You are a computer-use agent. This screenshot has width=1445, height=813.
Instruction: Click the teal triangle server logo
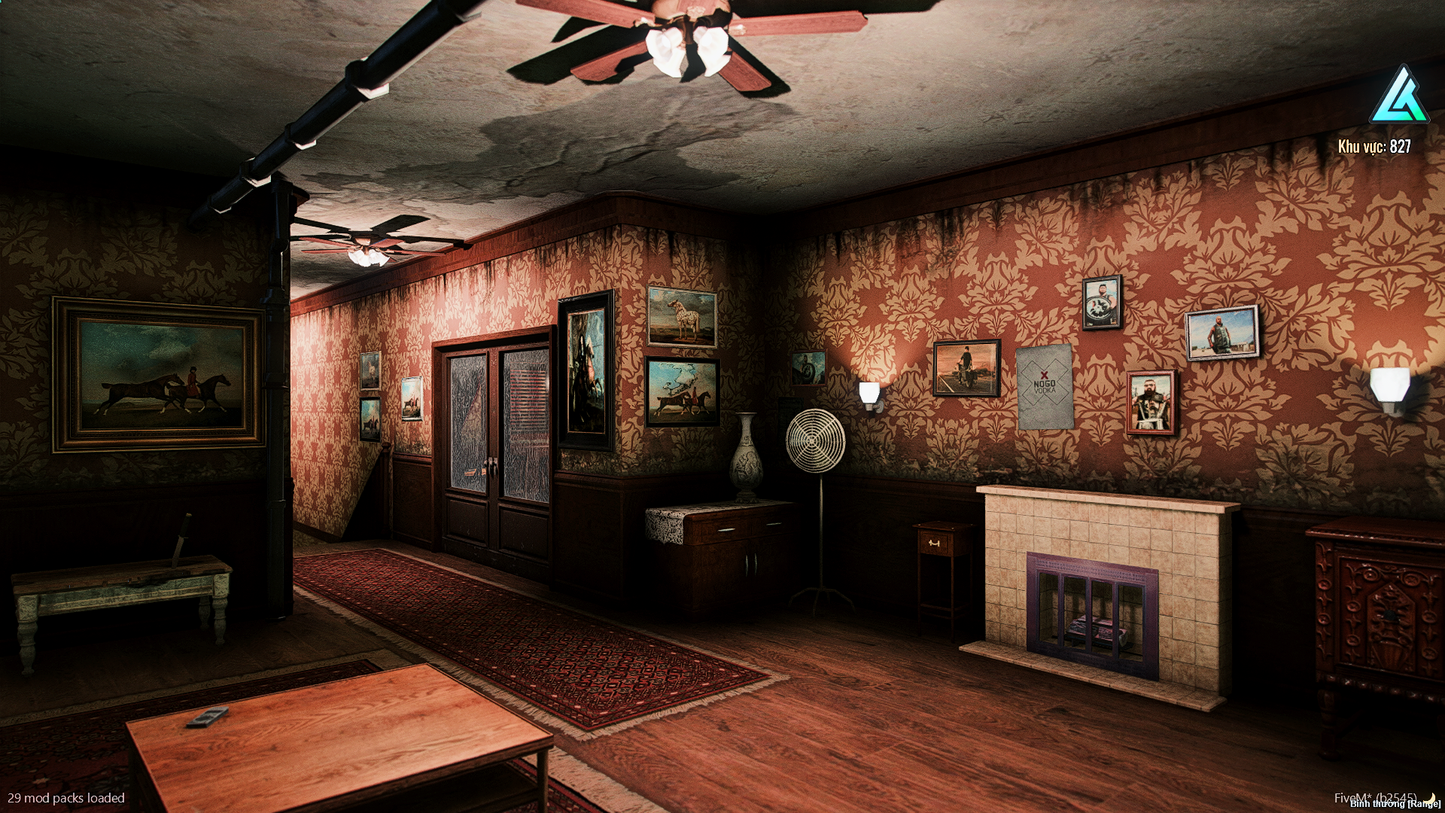[x=1398, y=97]
